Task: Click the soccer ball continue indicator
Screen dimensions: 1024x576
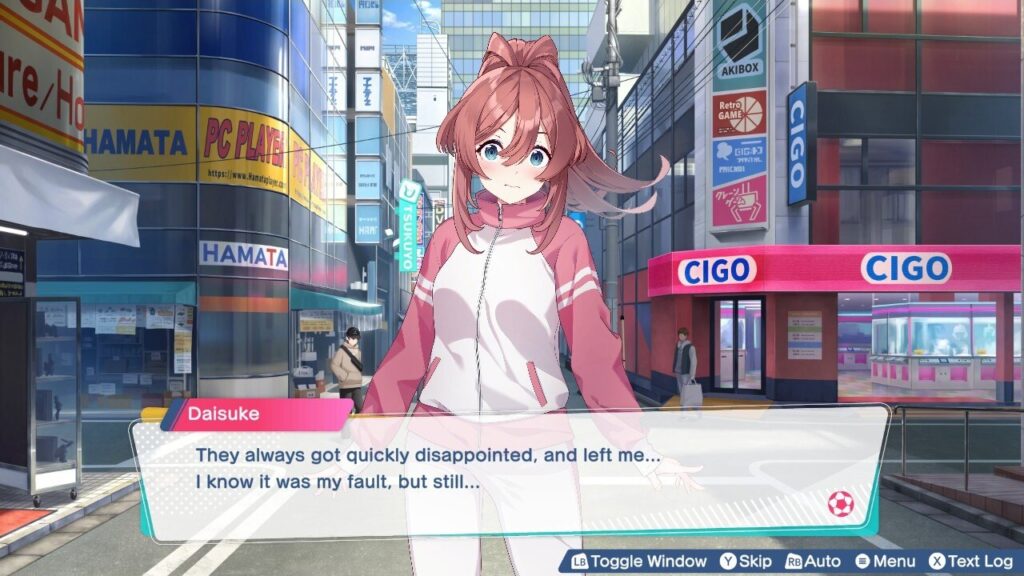Action: [x=840, y=504]
